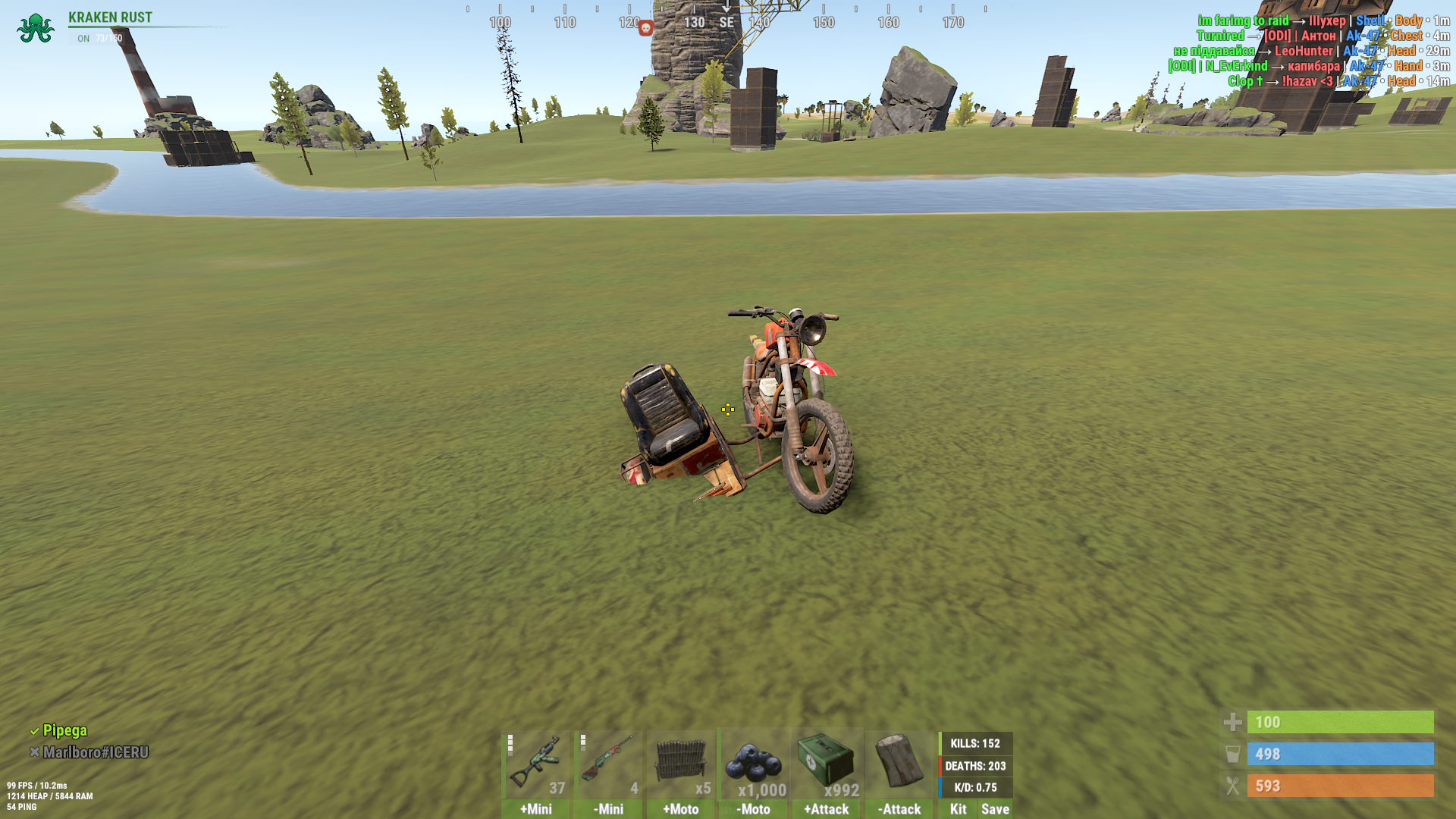Select the AK-47 assault rifle hotbar slot
This screenshot has height=819, width=1456.
535,763
